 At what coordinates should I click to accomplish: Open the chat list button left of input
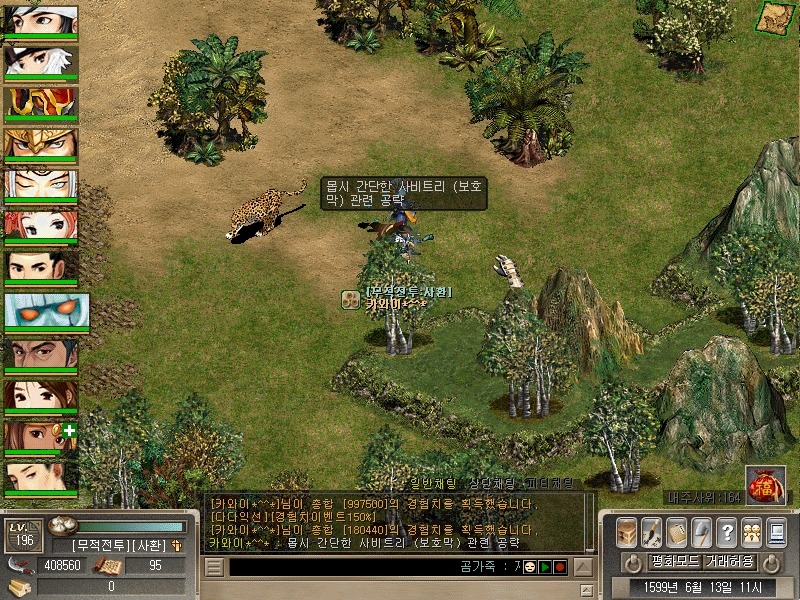click(x=214, y=567)
